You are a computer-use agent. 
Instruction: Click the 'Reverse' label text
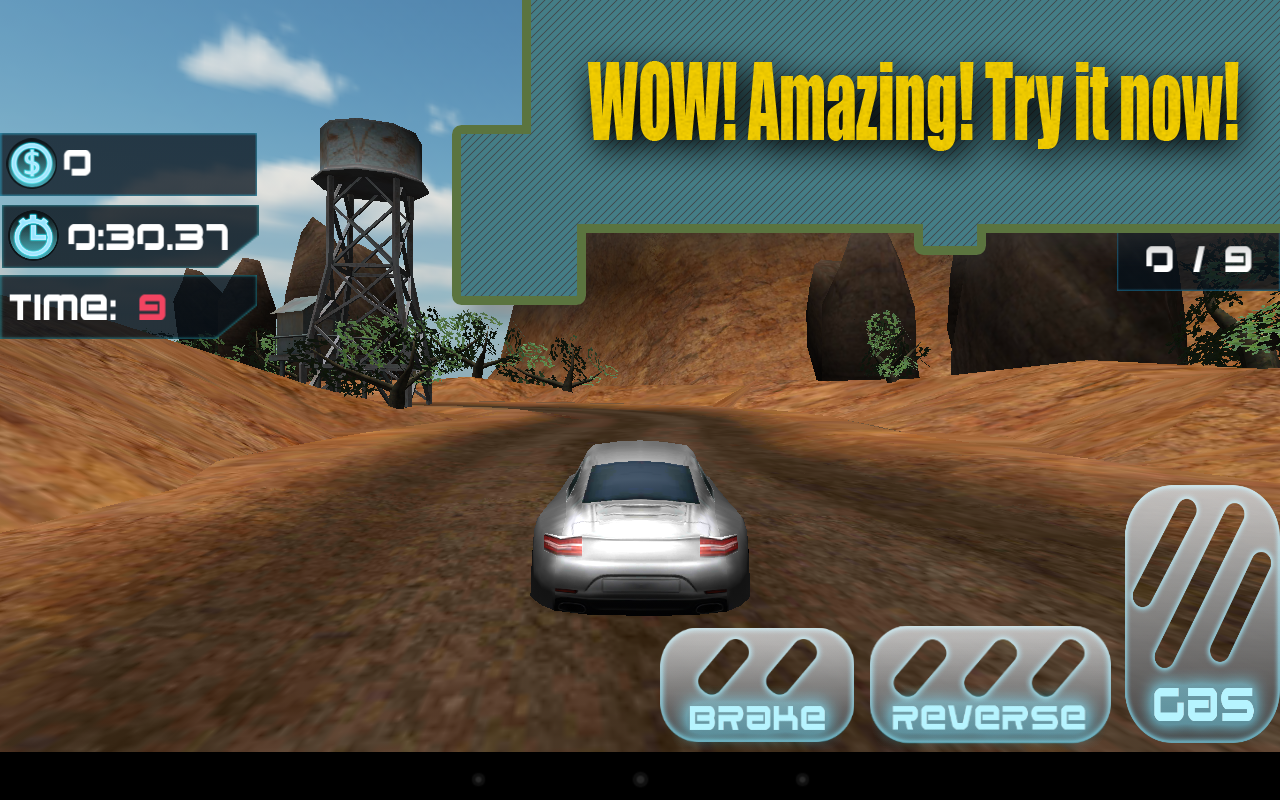point(988,715)
